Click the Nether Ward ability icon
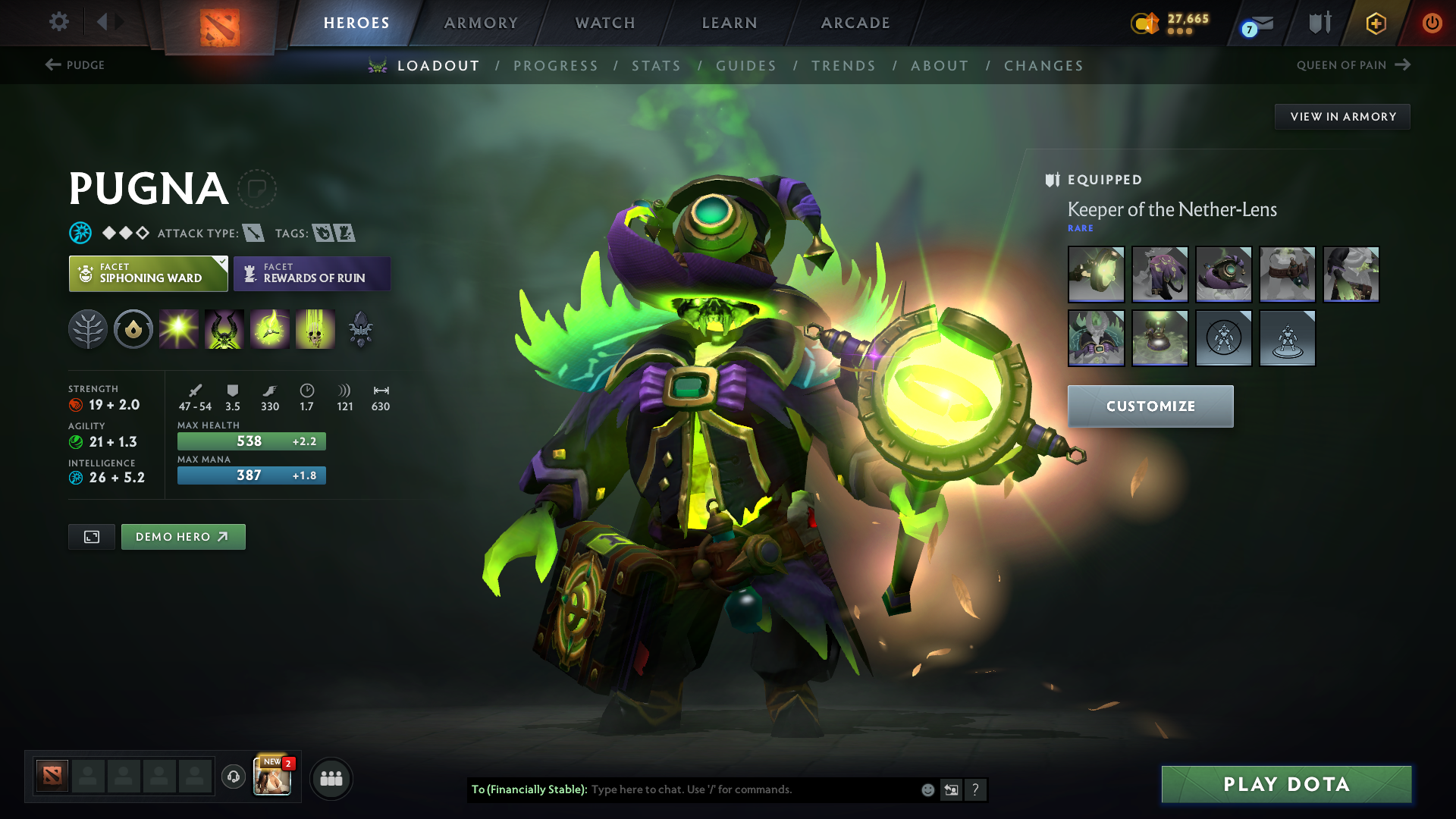Image resolution: width=1456 pixels, height=819 pixels. (270, 328)
